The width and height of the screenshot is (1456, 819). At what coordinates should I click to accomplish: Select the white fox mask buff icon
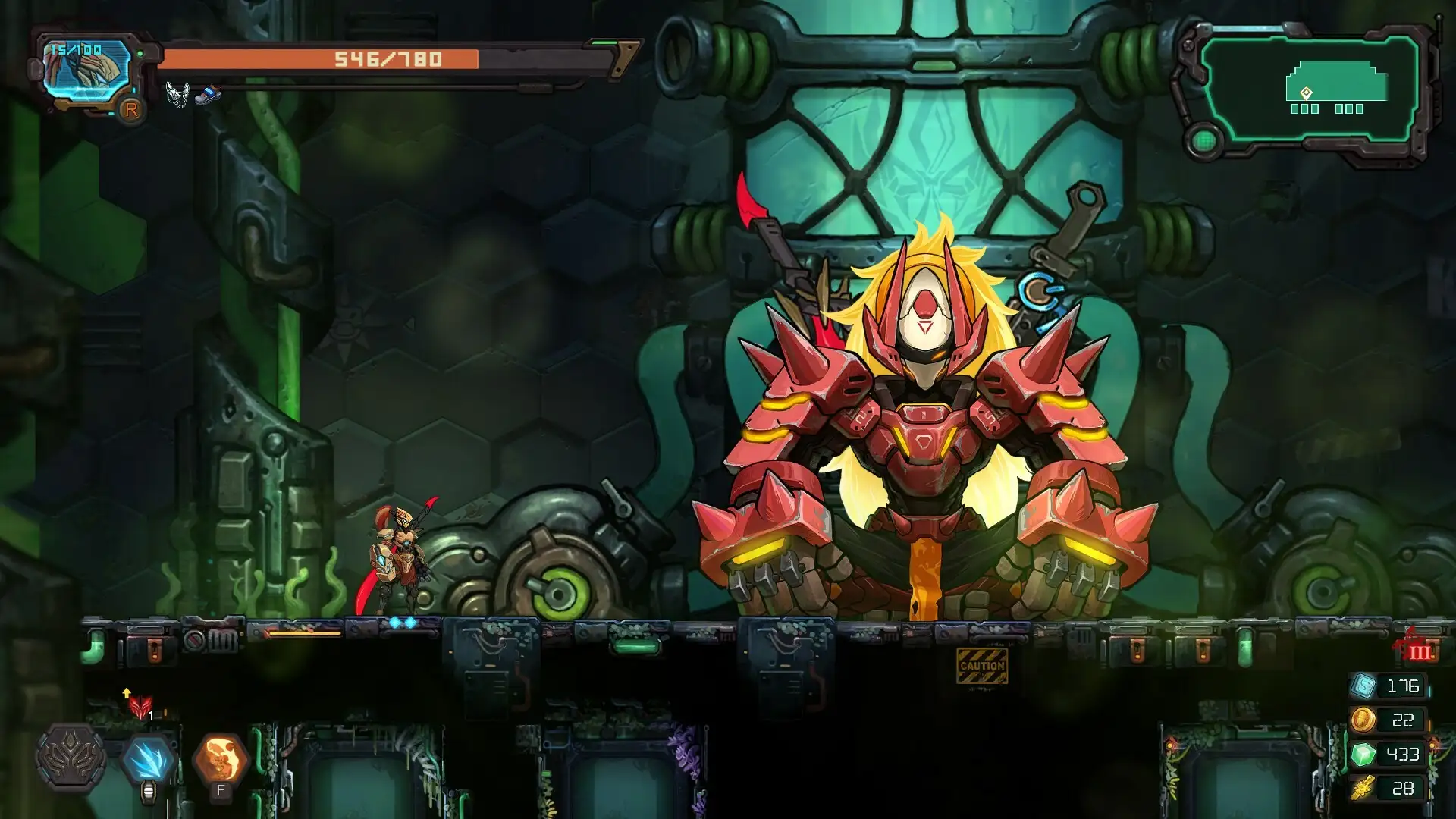177,95
